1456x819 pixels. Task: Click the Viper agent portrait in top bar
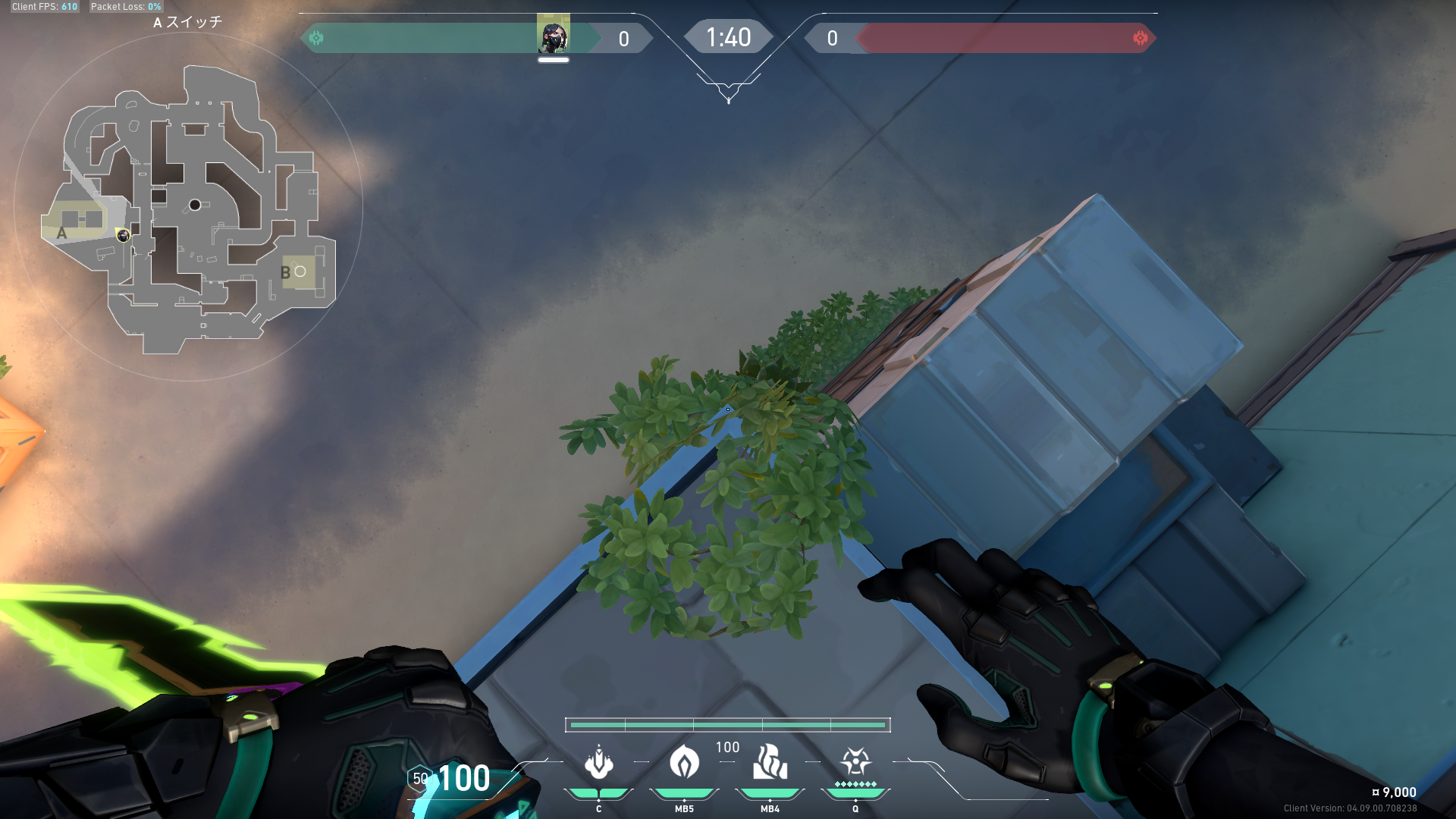tap(553, 35)
